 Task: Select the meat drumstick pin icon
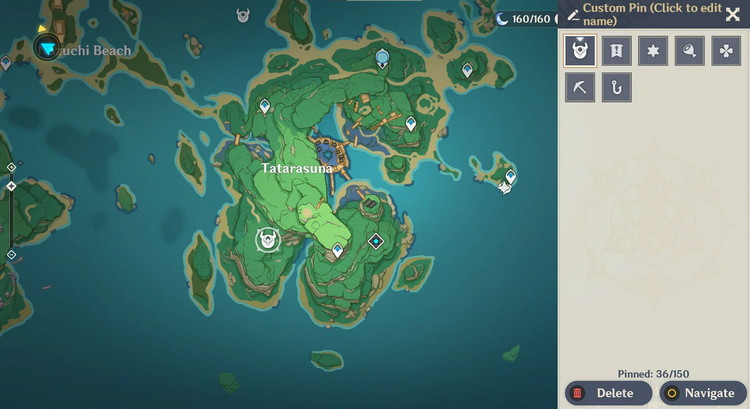pos(688,50)
